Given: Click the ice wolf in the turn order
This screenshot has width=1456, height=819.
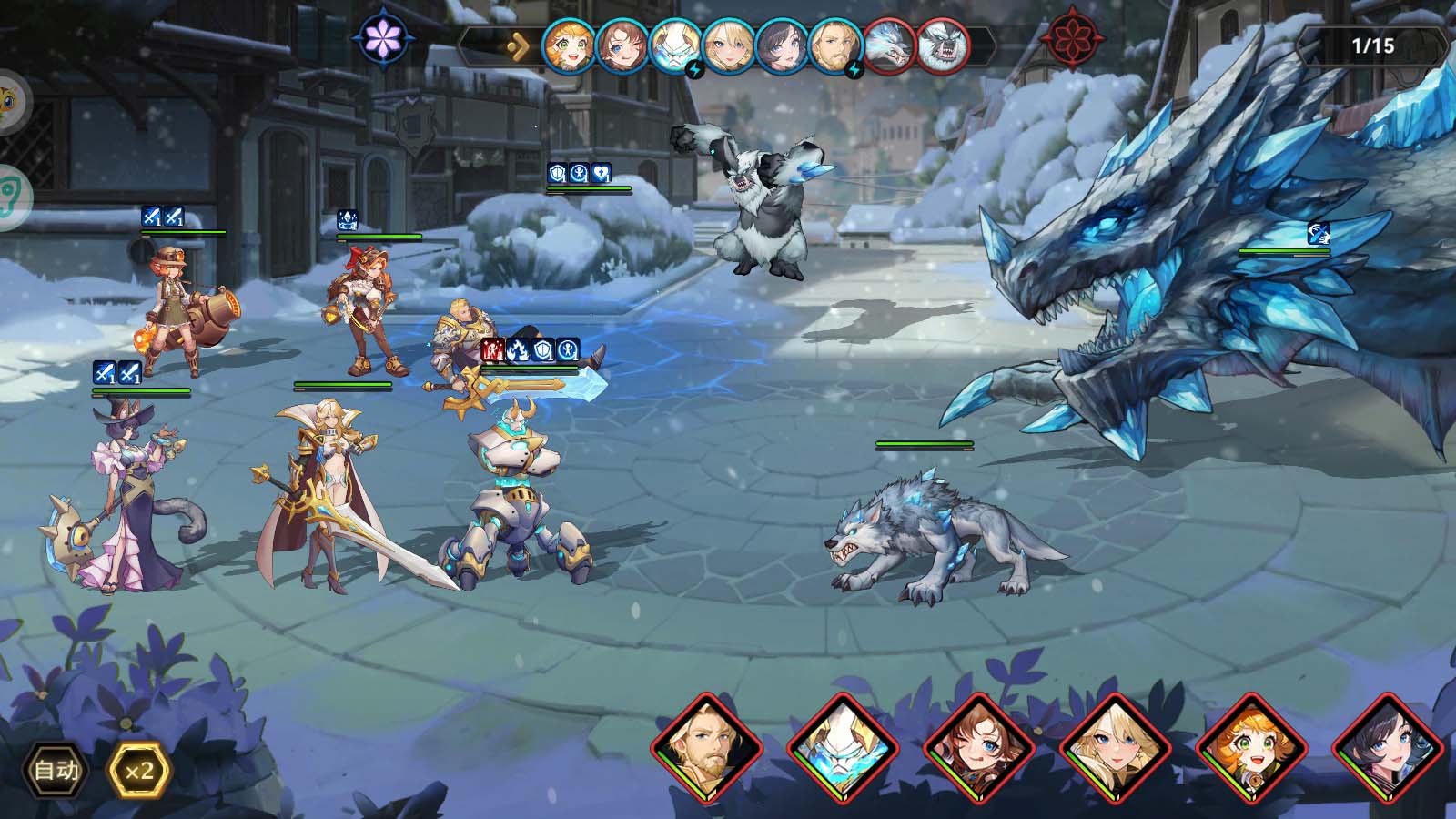Looking at the screenshot, I should coord(889,45).
